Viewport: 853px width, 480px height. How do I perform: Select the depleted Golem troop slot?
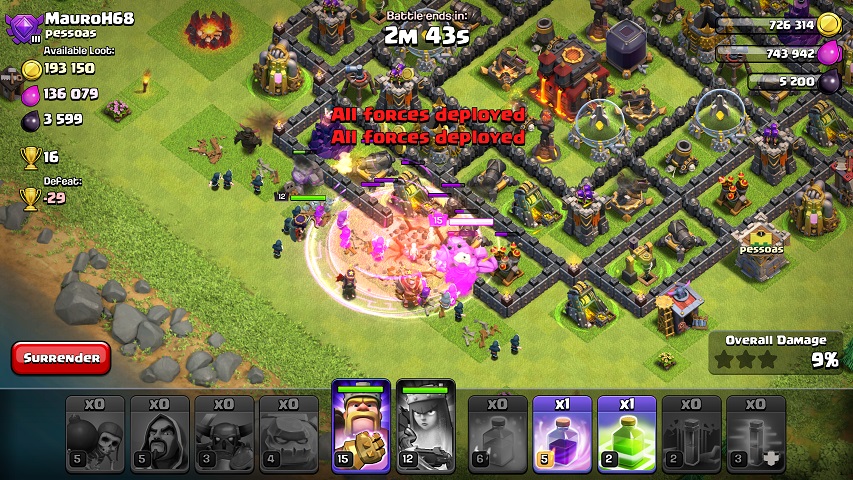click(289, 434)
